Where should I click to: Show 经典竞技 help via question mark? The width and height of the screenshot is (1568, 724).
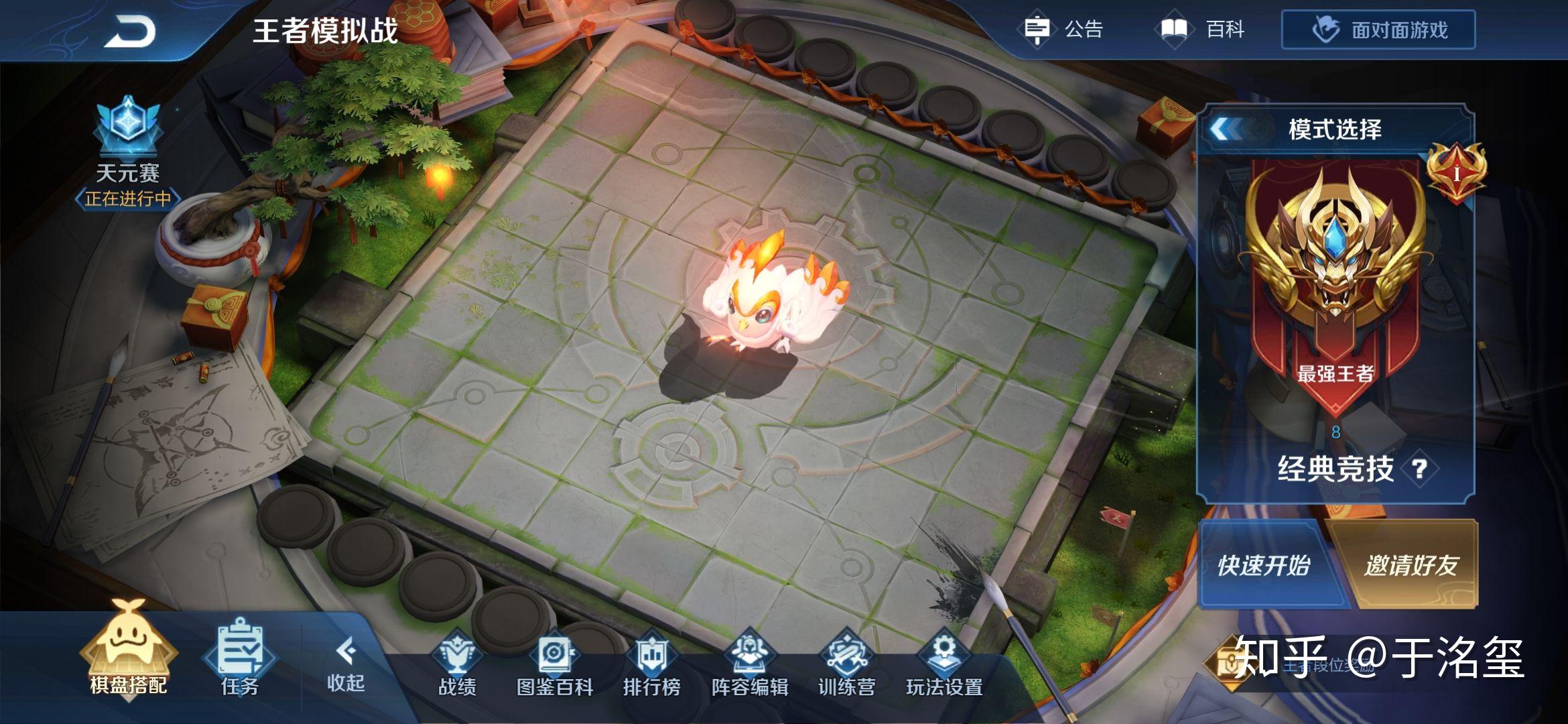click(1419, 469)
